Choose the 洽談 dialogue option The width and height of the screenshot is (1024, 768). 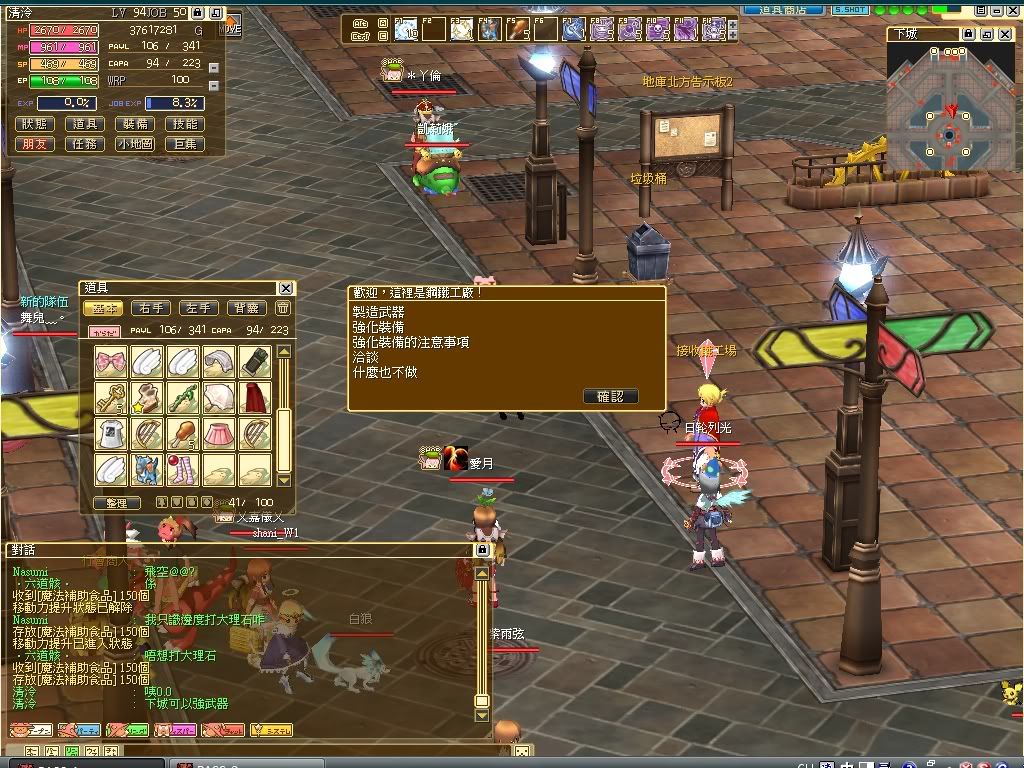[x=365, y=357]
